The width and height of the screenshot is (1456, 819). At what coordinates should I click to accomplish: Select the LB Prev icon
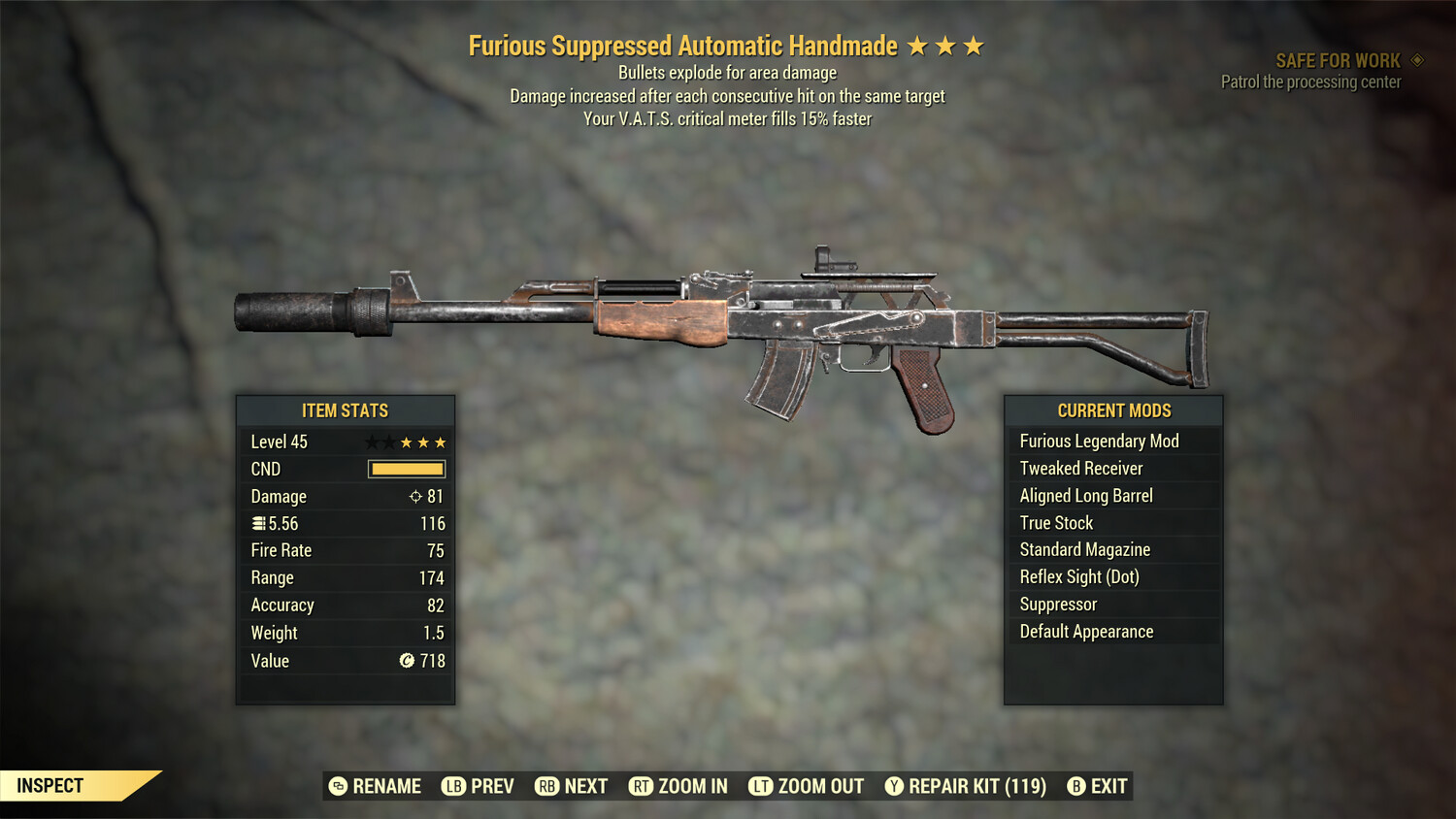[452, 786]
